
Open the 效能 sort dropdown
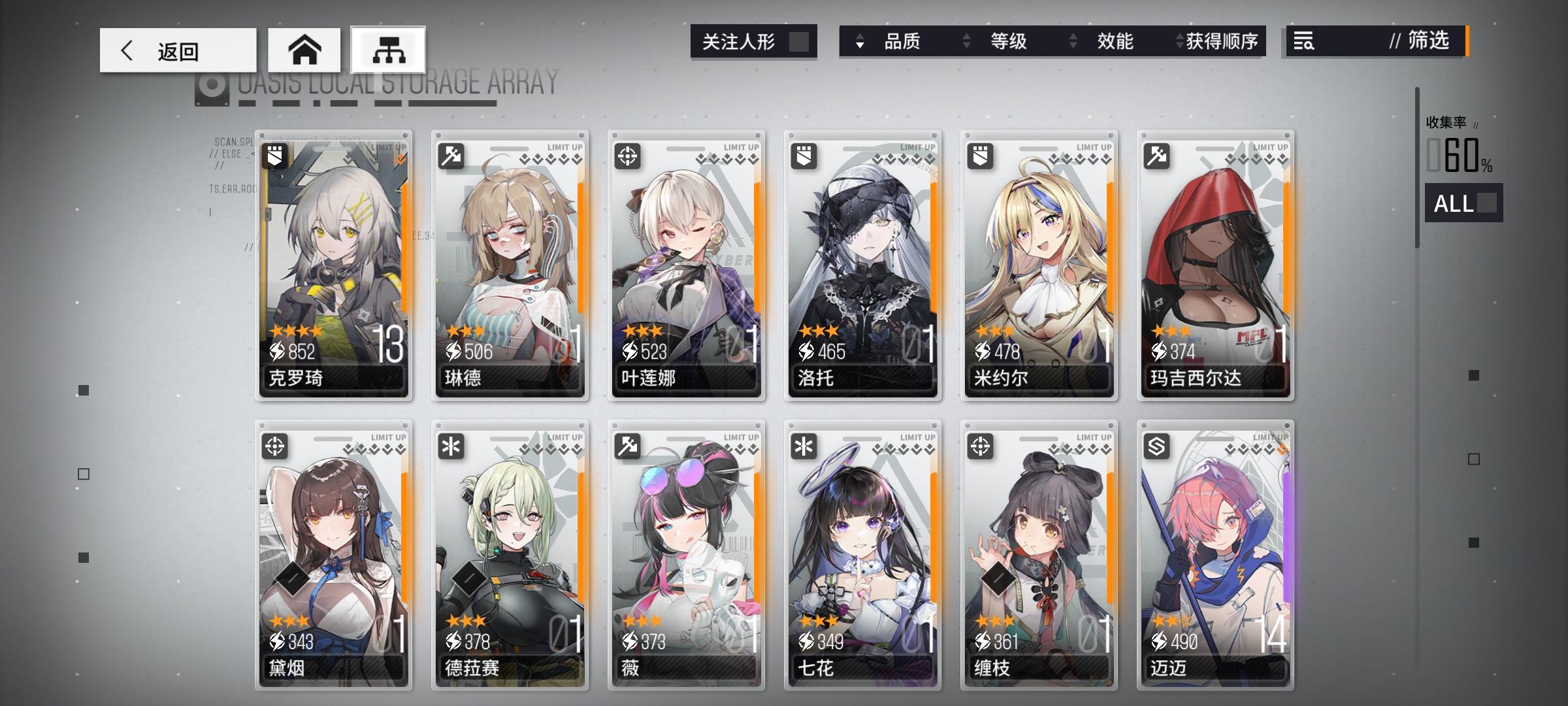[x=1114, y=41]
